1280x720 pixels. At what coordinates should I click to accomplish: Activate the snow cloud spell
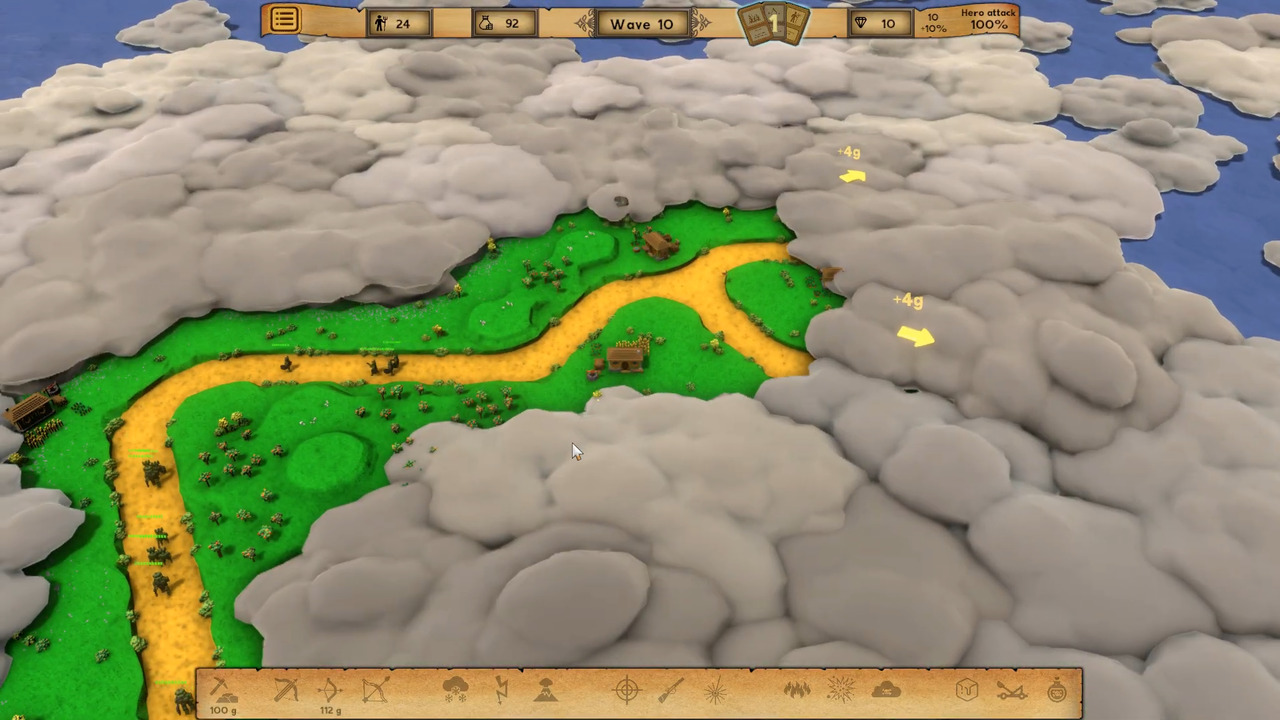[x=456, y=689]
